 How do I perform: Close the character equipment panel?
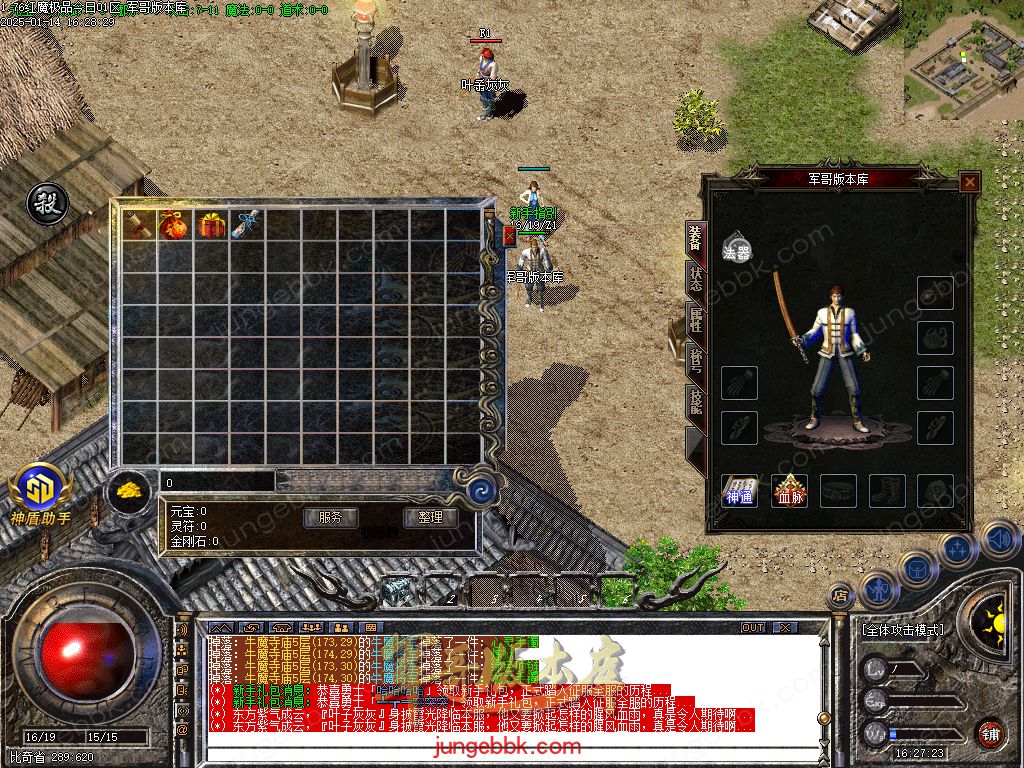click(x=969, y=182)
